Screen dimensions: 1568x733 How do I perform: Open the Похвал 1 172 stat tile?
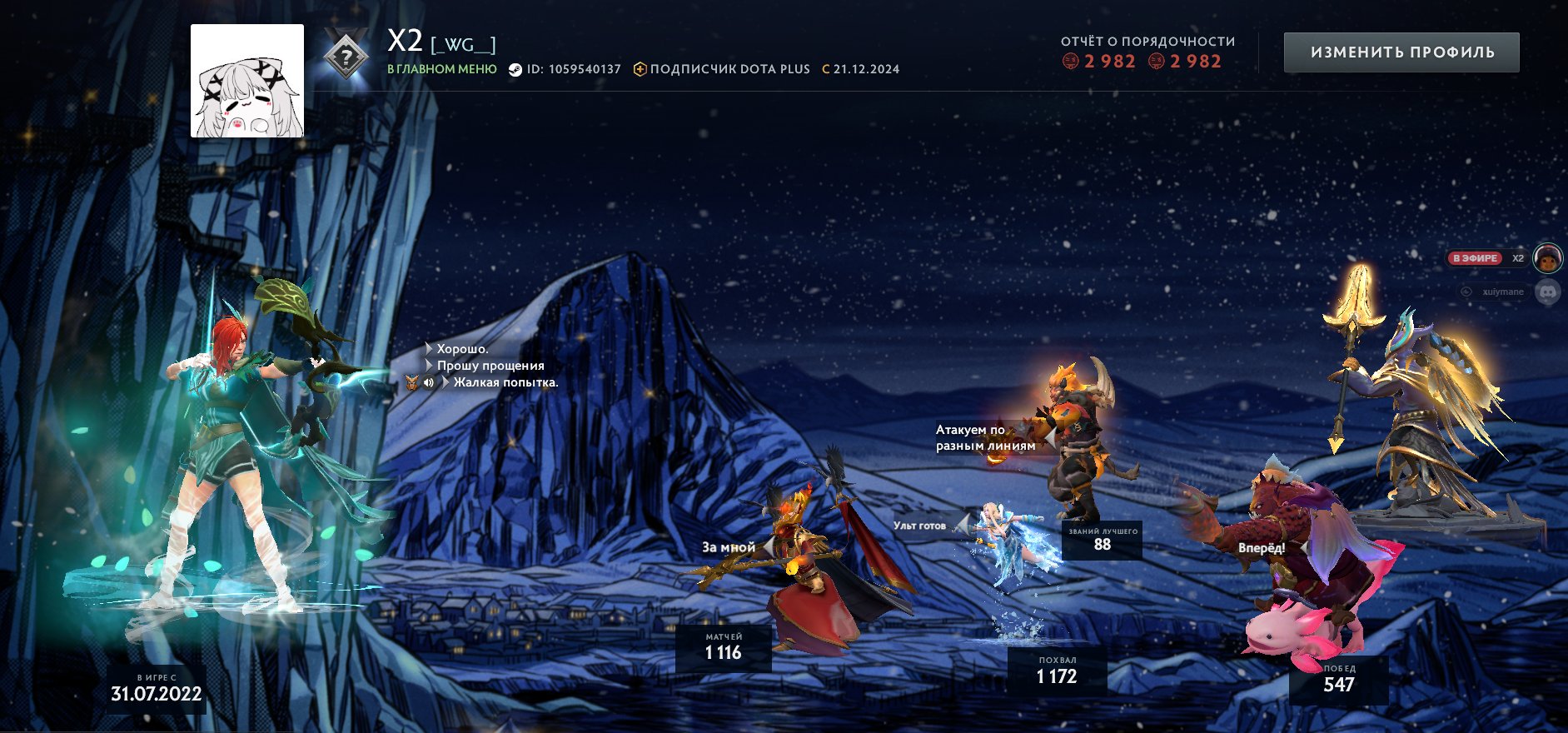click(1057, 671)
